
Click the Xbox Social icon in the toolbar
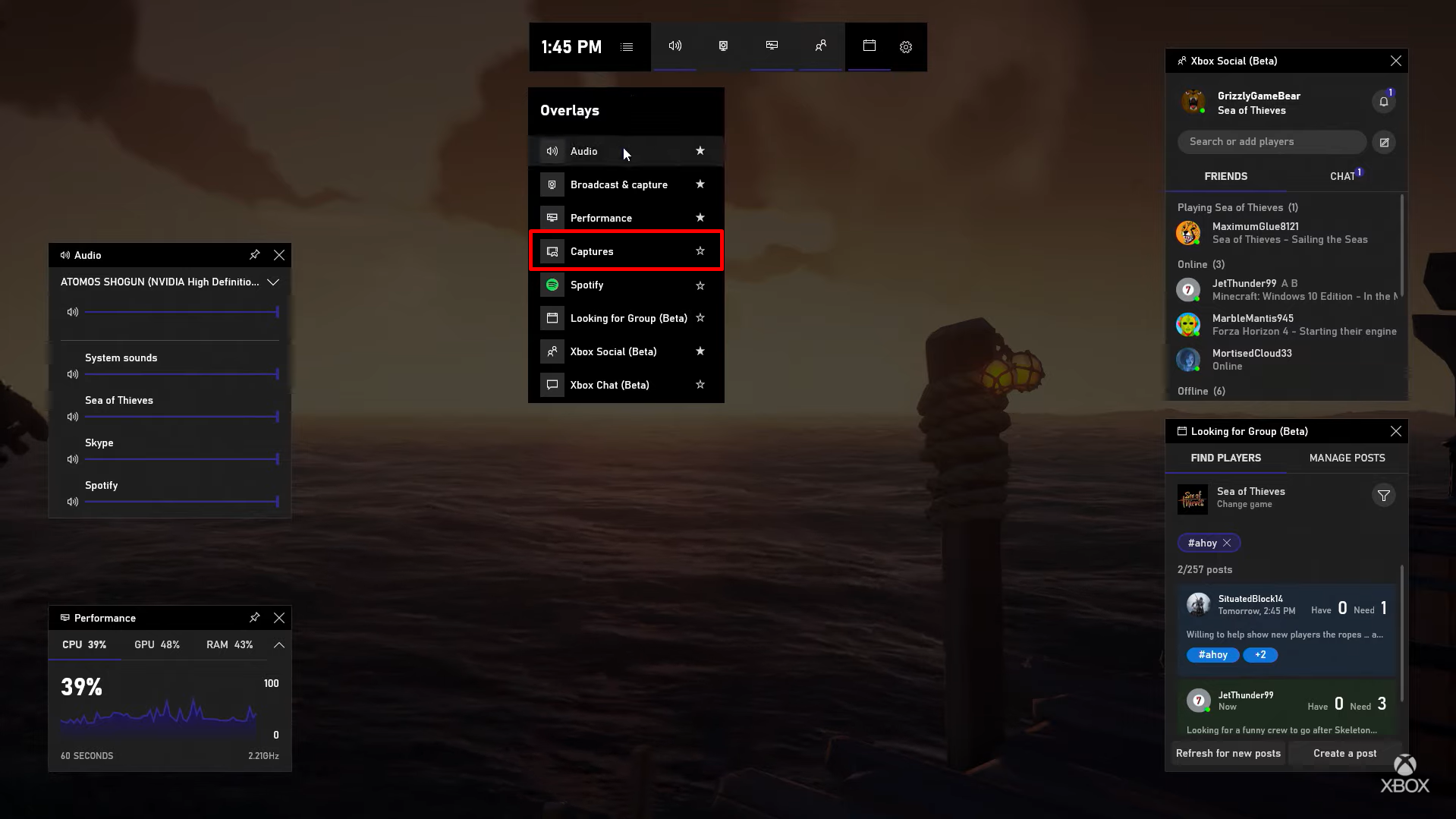pyautogui.click(x=819, y=46)
